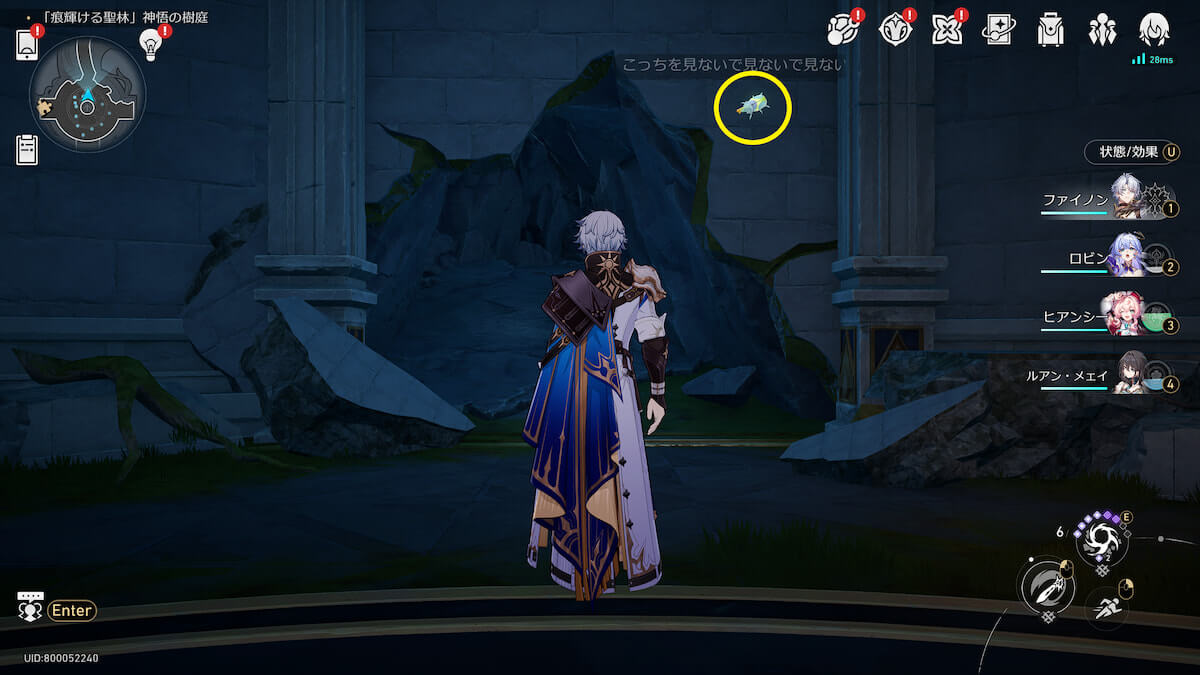Open the diamond-star emblem icon
The image size is (1200, 675).
(895, 30)
